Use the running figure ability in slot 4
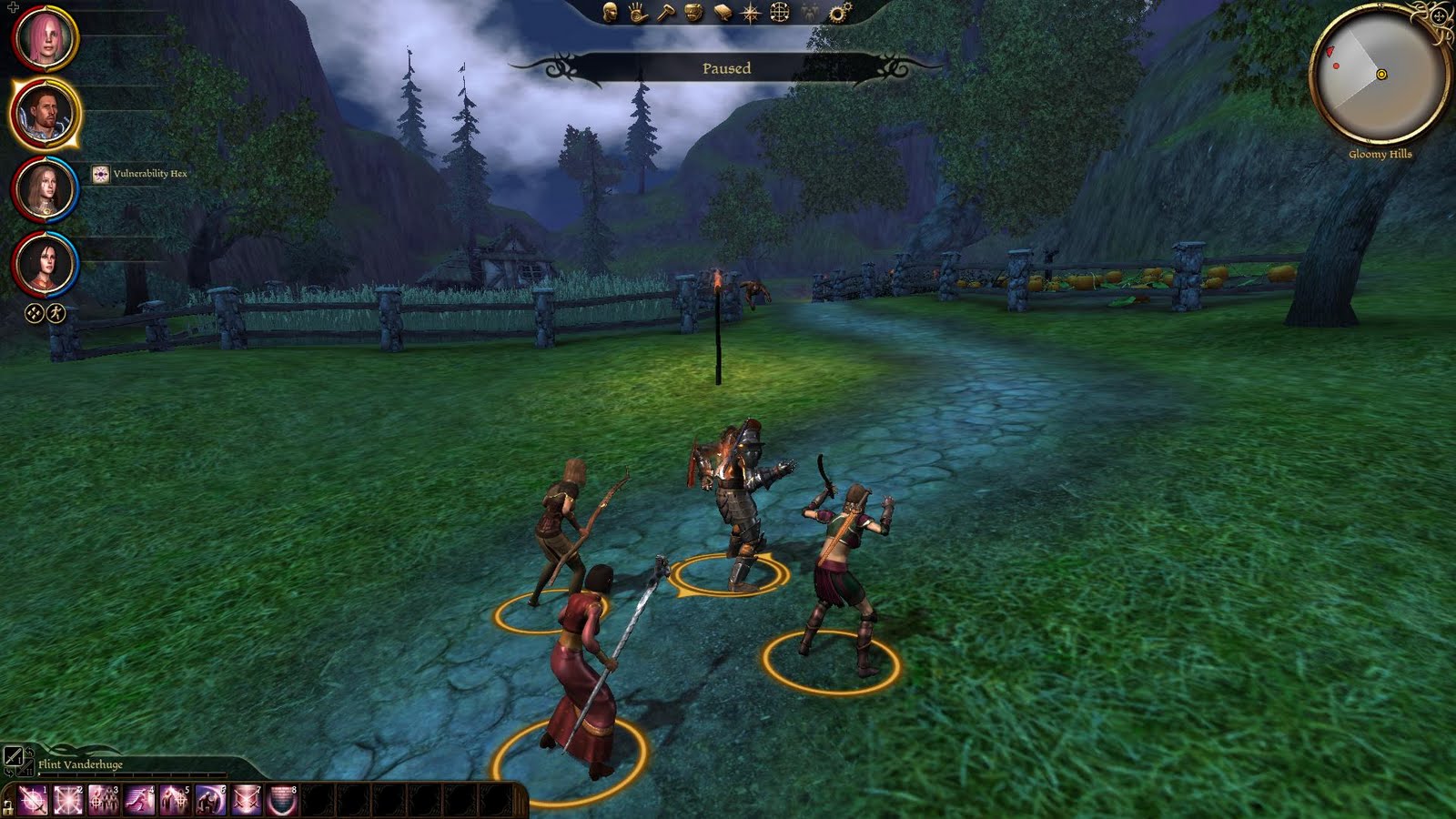This screenshot has height=819, width=1456. pyautogui.click(x=139, y=800)
